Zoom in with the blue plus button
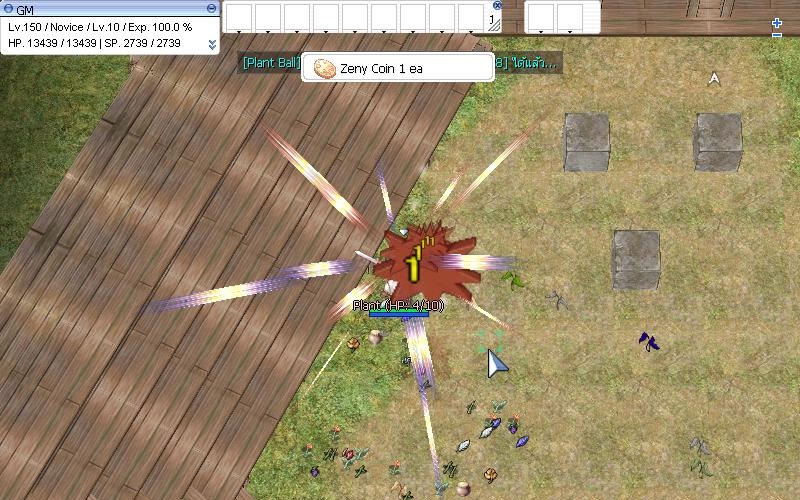 coord(777,23)
